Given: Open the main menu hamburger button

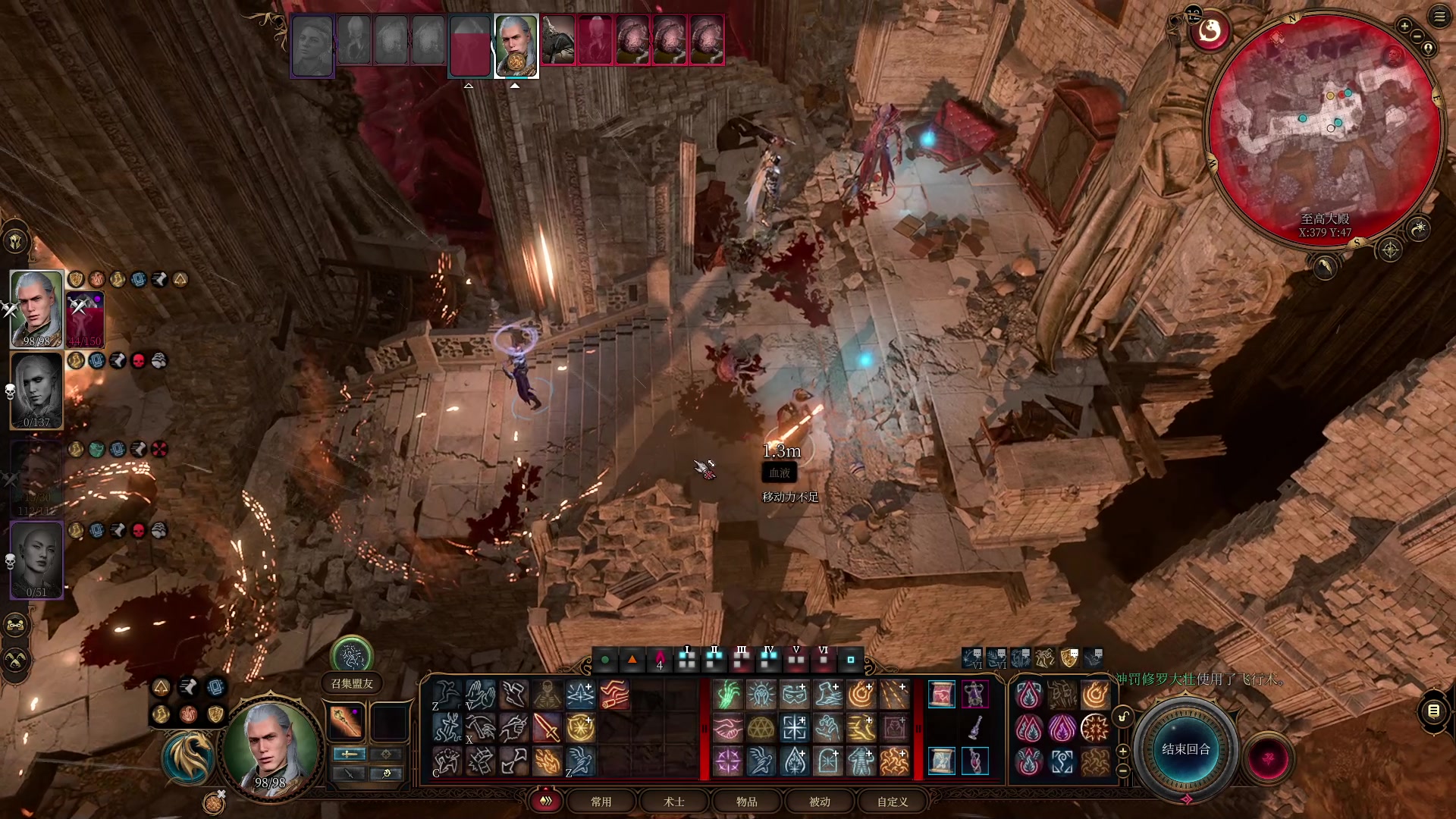Looking at the screenshot, I should (x=1439, y=17).
